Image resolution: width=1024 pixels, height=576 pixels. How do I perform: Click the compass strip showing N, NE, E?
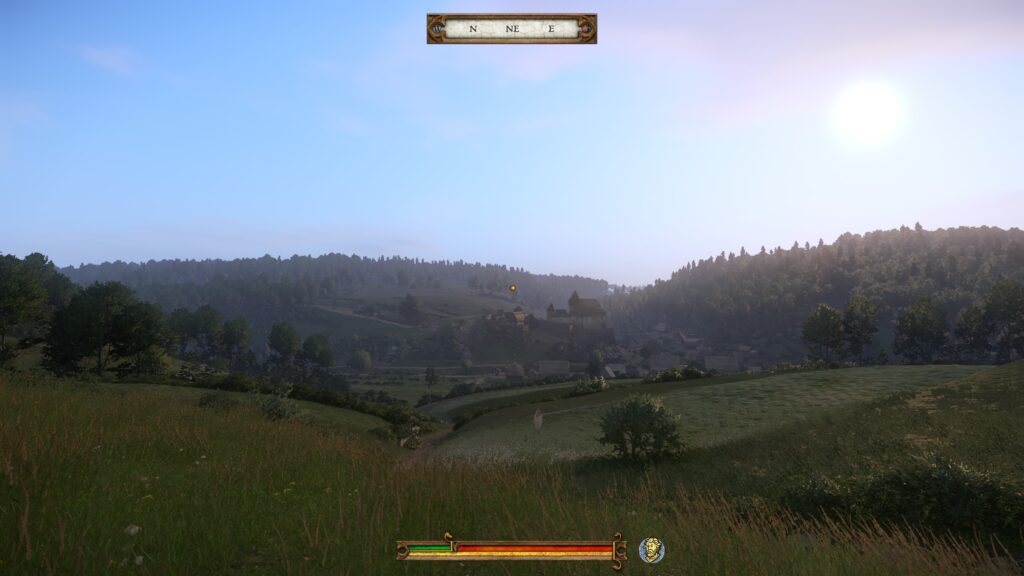pos(511,29)
